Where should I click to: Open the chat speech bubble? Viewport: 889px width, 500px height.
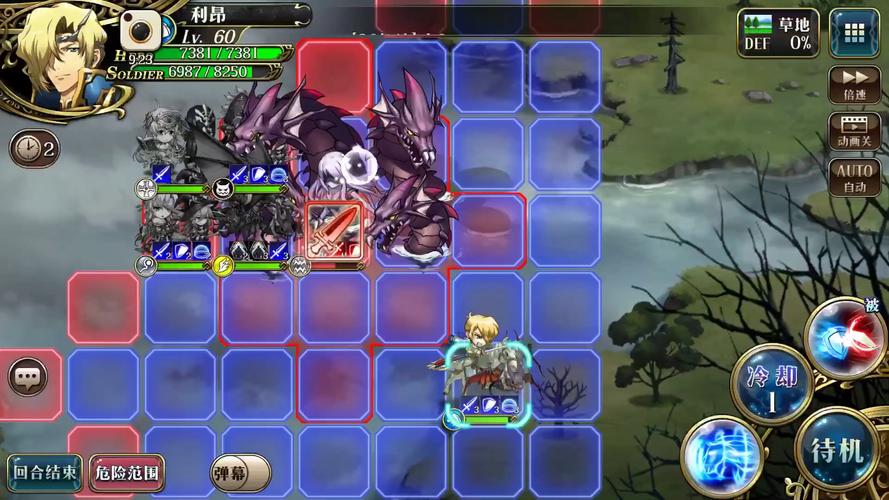(29, 377)
